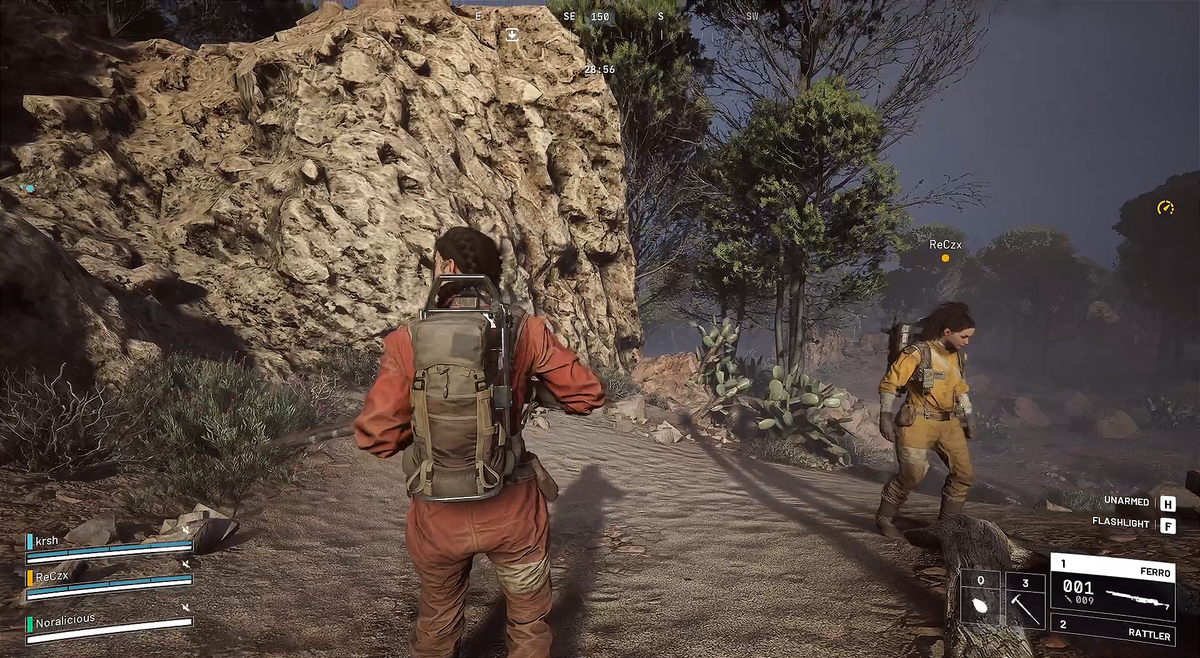
Task: Select the pickaxe tool slot
Action: tap(1025, 600)
